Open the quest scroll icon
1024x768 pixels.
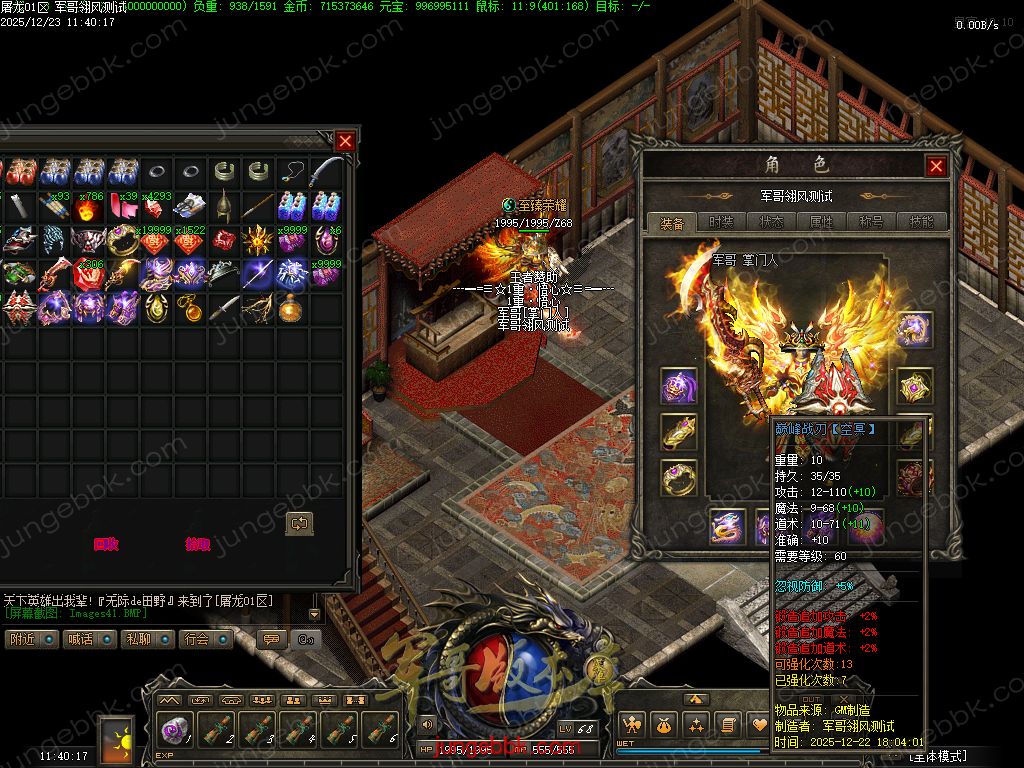(x=729, y=724)
